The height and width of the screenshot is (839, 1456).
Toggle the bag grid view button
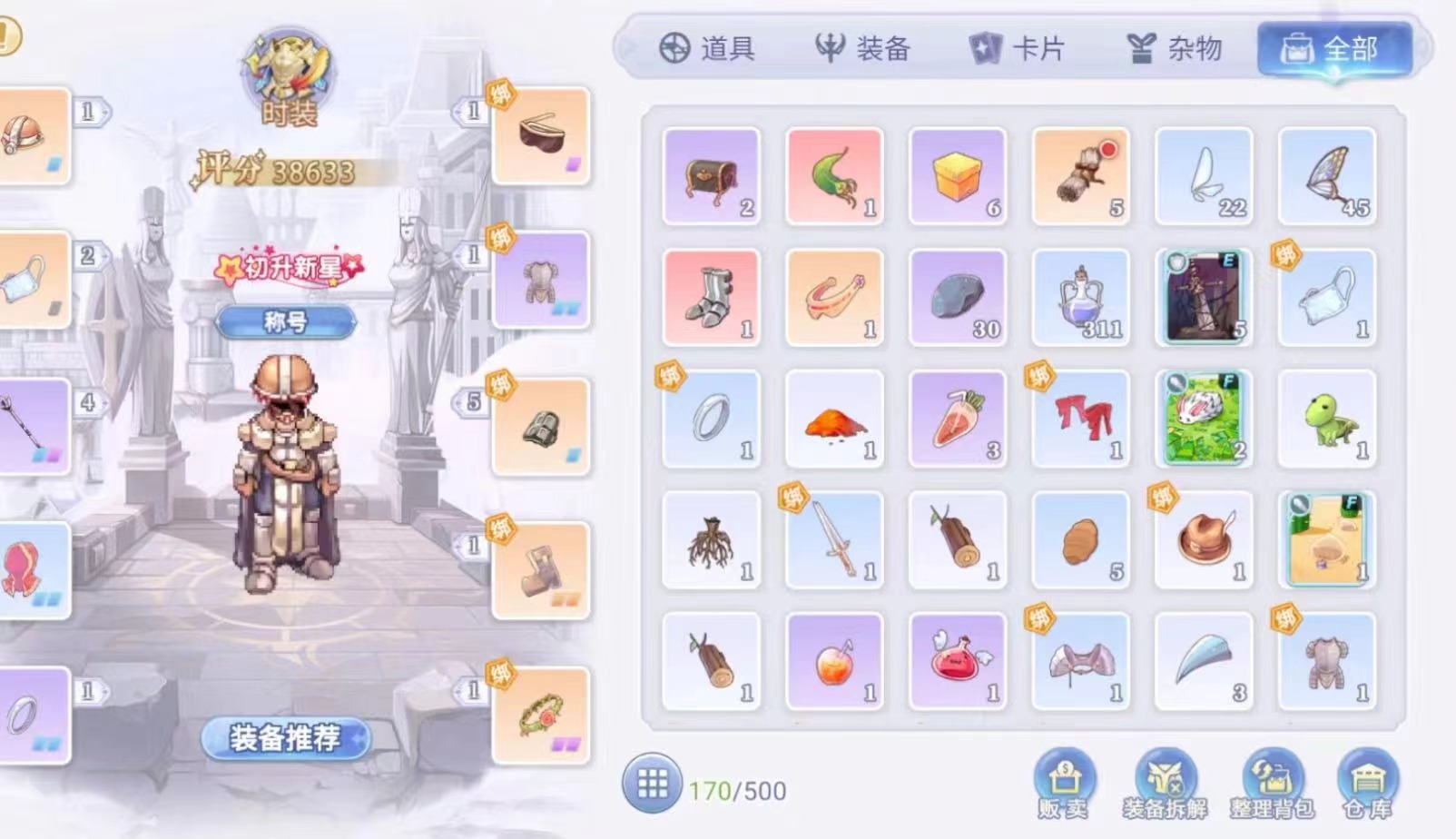pos(652,783)
